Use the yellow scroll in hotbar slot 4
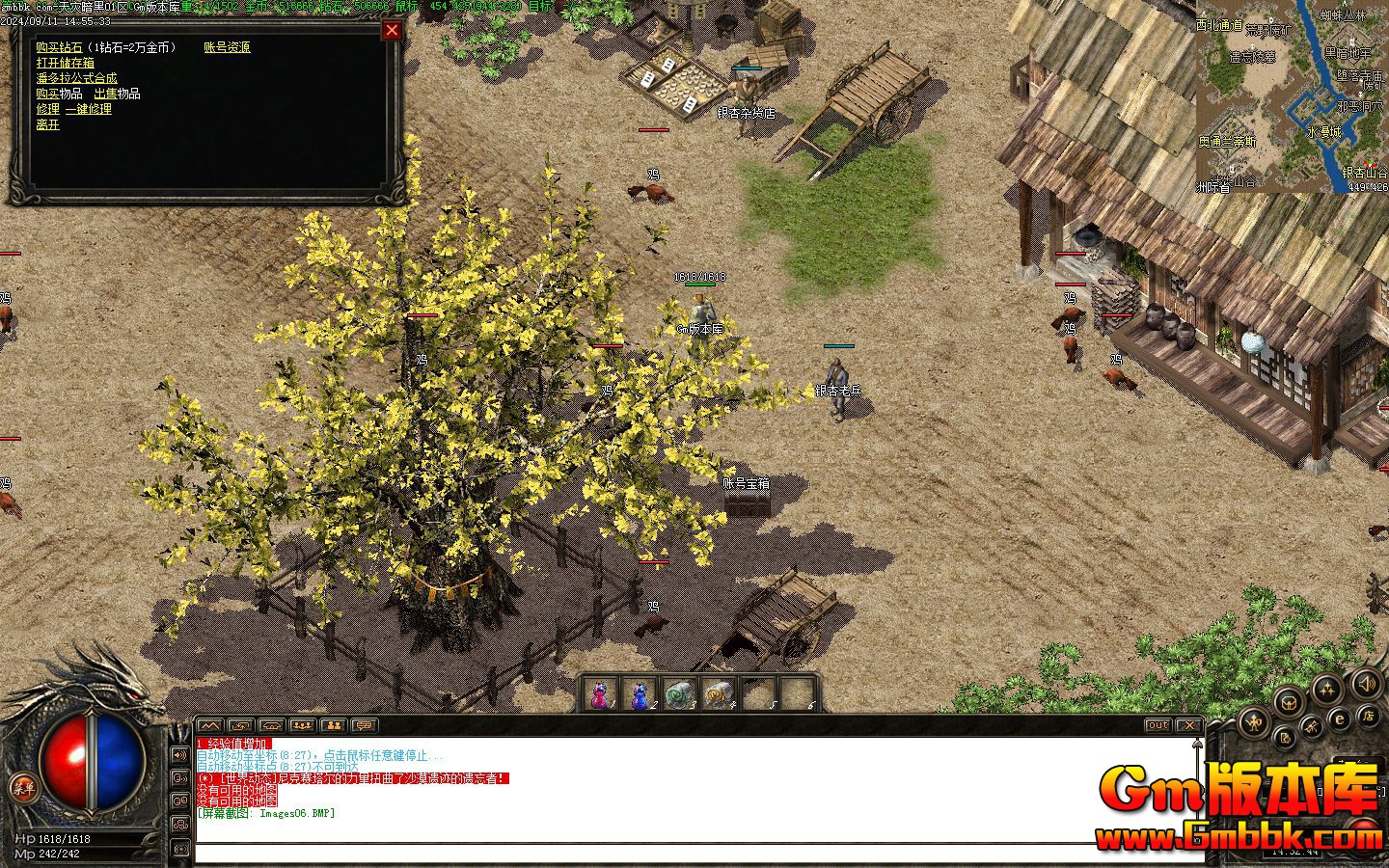1389x868 pixels. pos(719,694)
